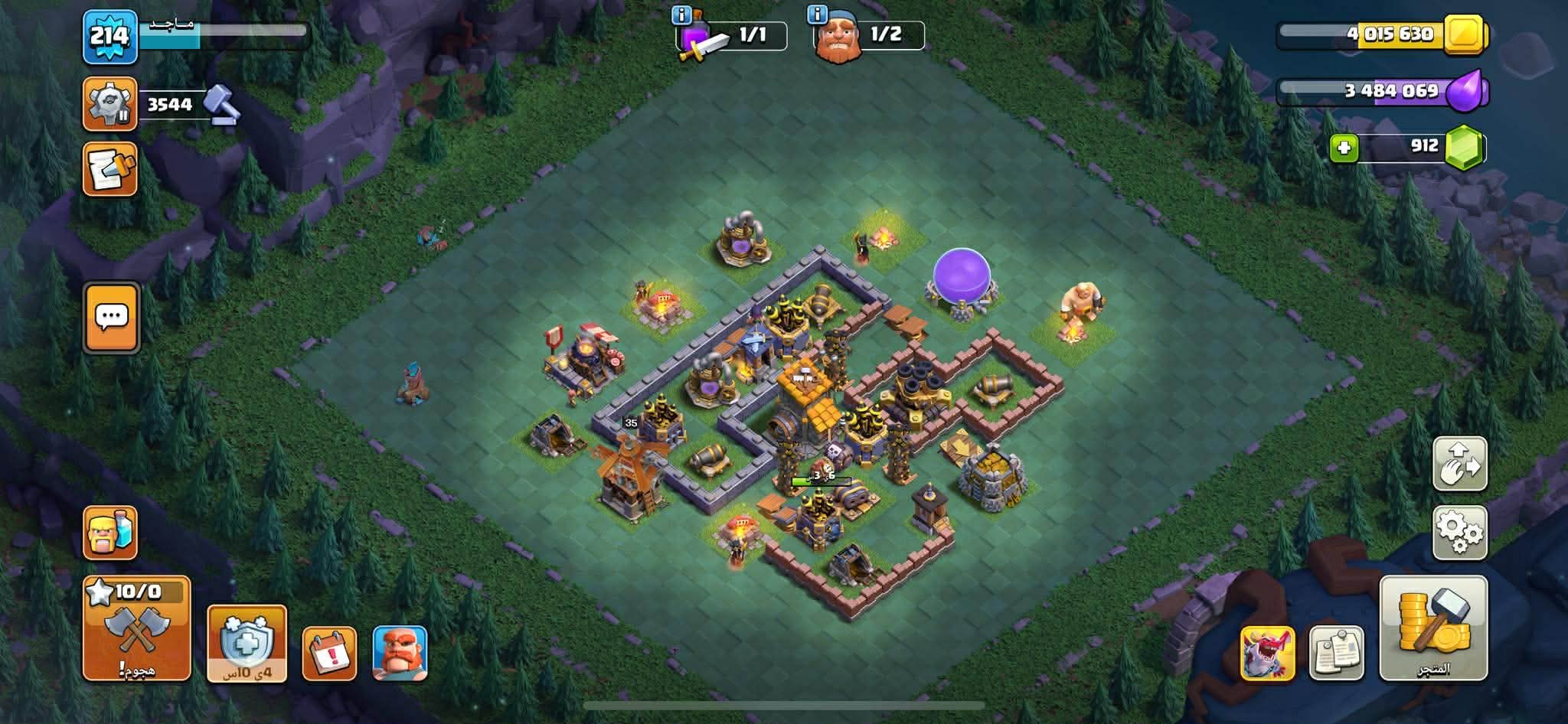
Task: Open the settings gears button
Action: [x=1459, y=533]
